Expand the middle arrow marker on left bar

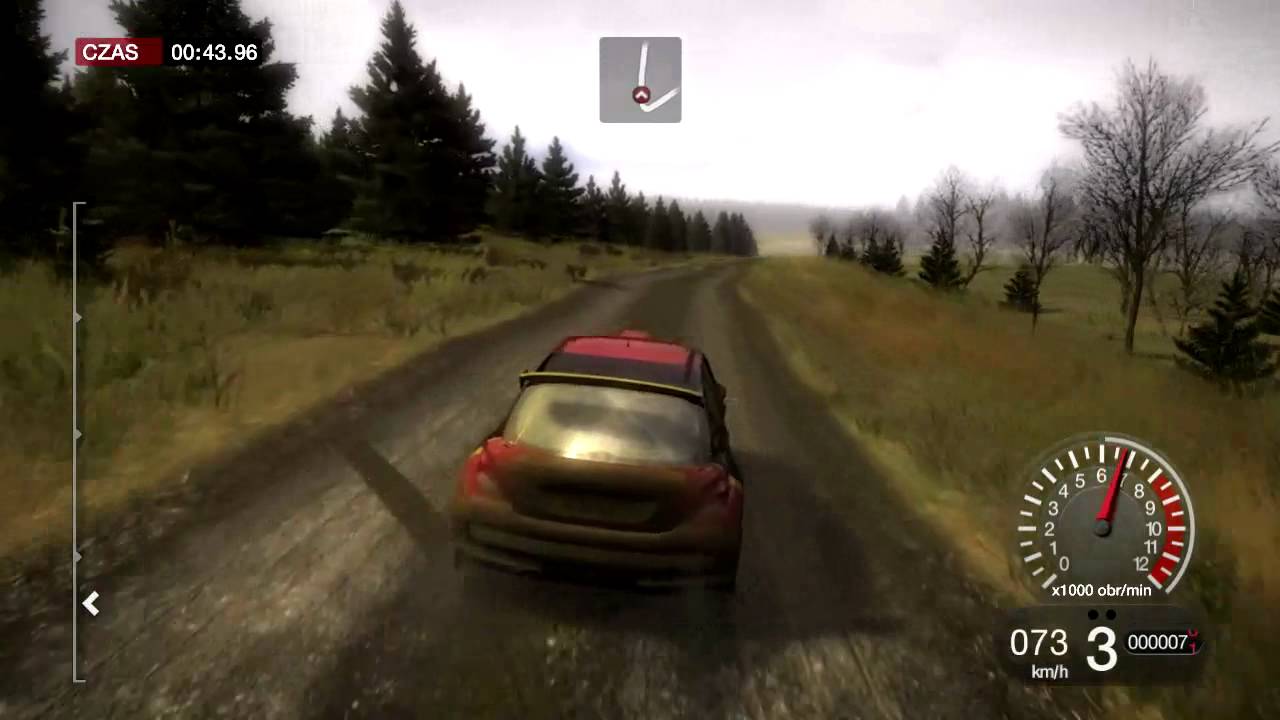[x=80, y=434]
